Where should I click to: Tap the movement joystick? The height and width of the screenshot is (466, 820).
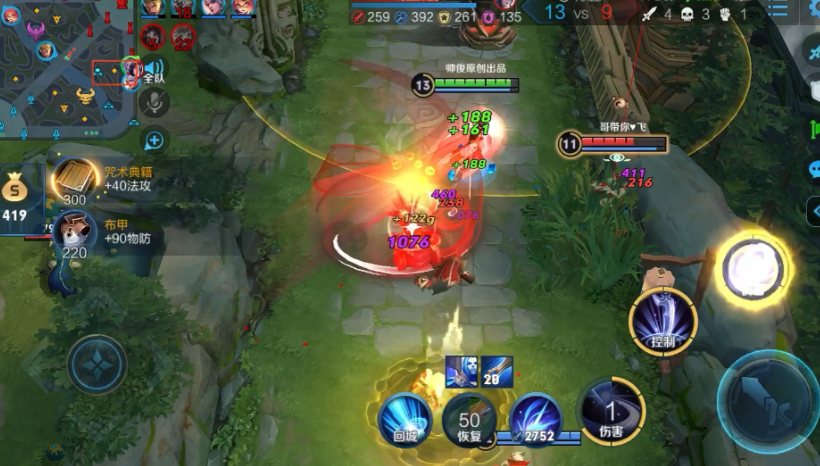(x=97, y=363)
